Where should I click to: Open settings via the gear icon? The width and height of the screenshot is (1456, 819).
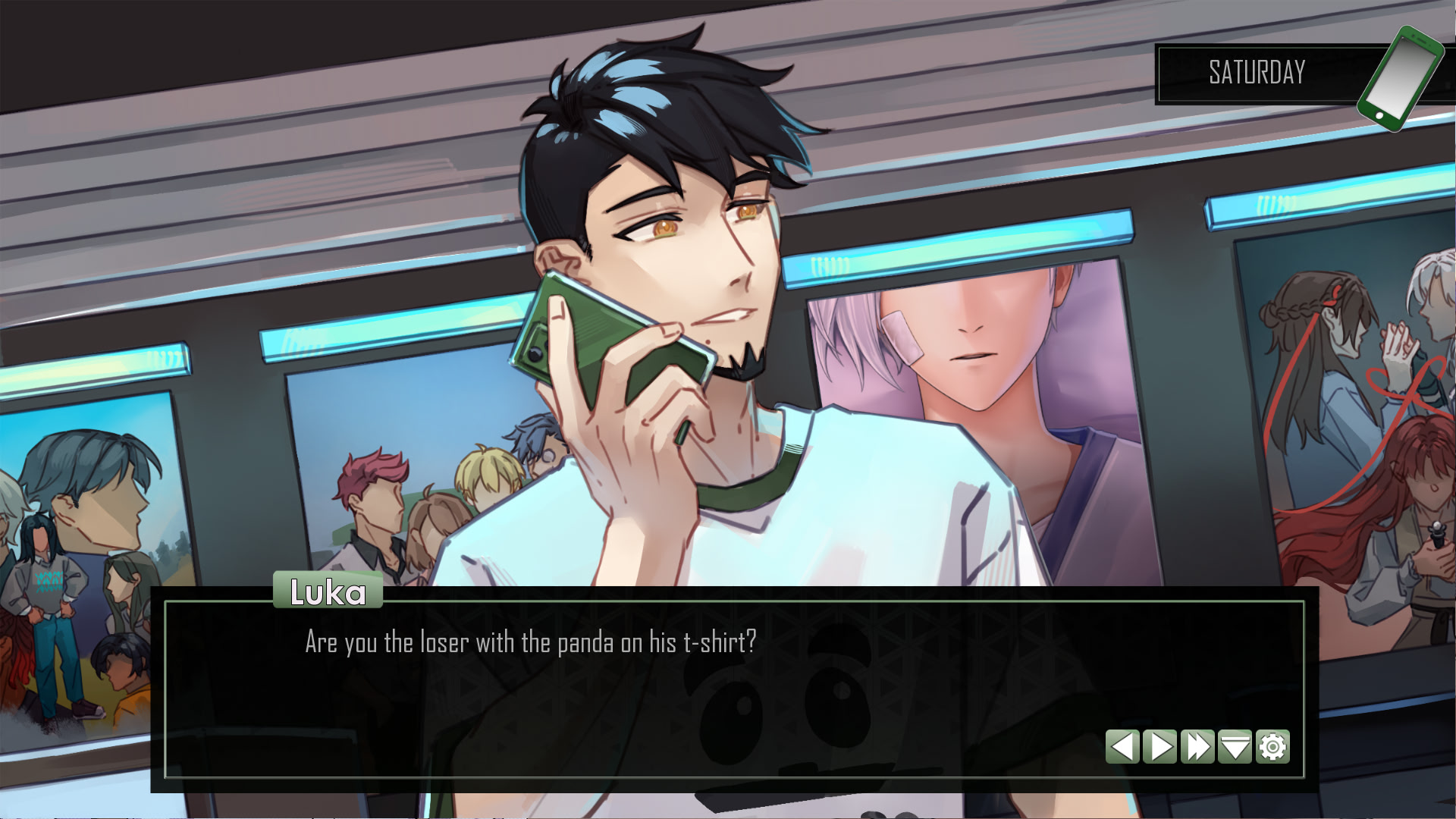pyautogui.click(x=1272, y=747)
